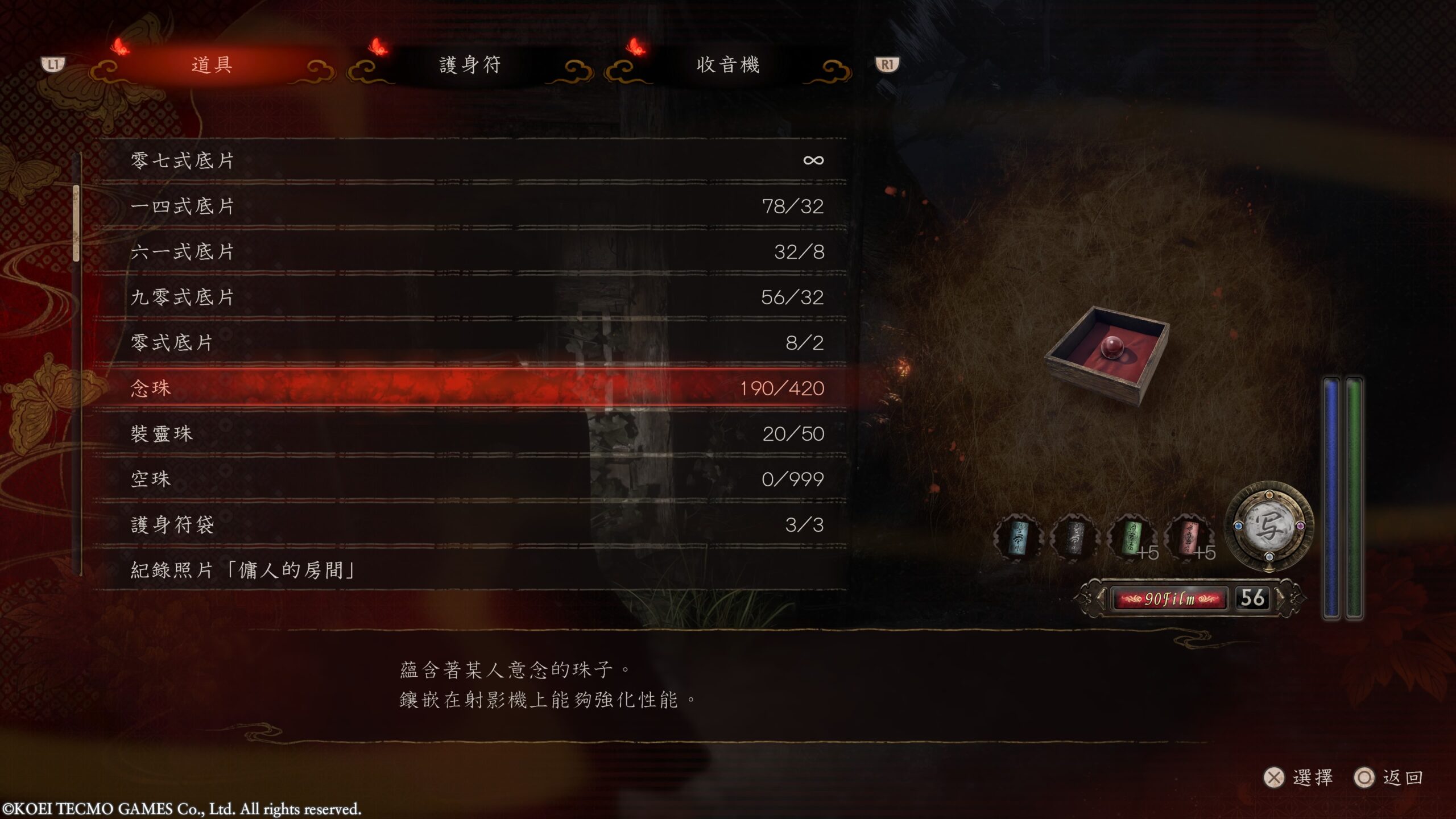Click the camera 写 lens emblem
Viewport: 1456px width, 819px height.
pos(1269,527)
